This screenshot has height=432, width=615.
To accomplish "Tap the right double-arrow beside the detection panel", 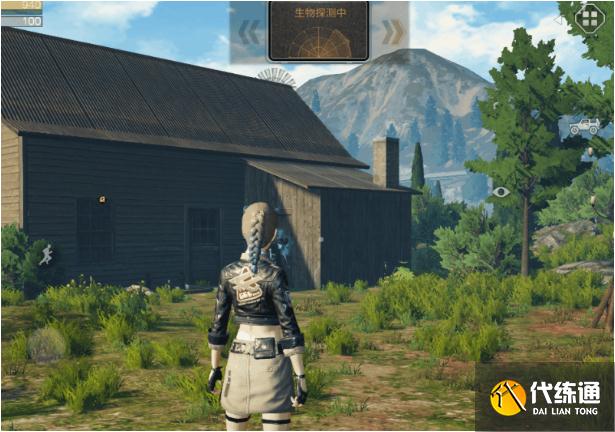I will [391, 31].
